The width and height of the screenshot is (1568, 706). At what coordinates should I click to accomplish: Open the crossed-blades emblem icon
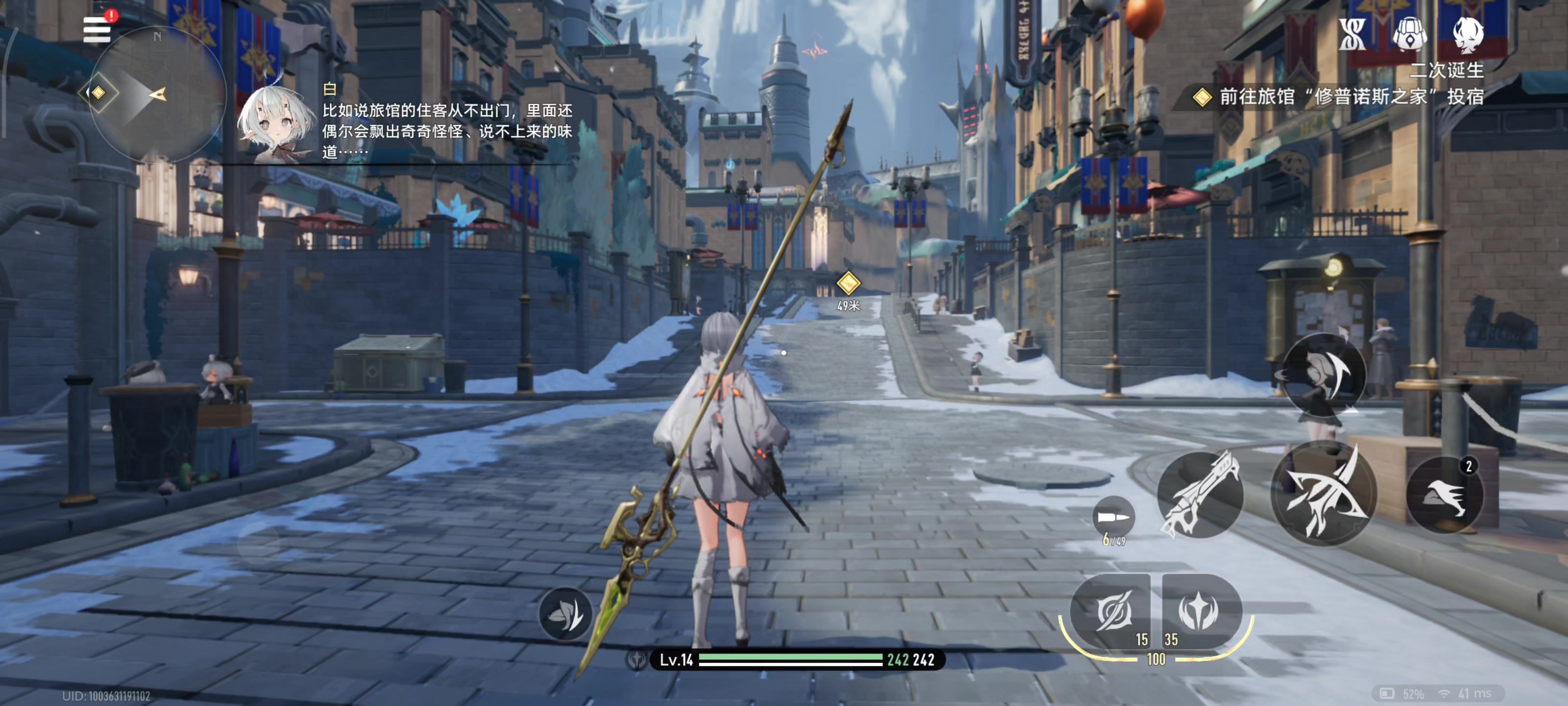pyautogui.click(x=1352, y=34)
